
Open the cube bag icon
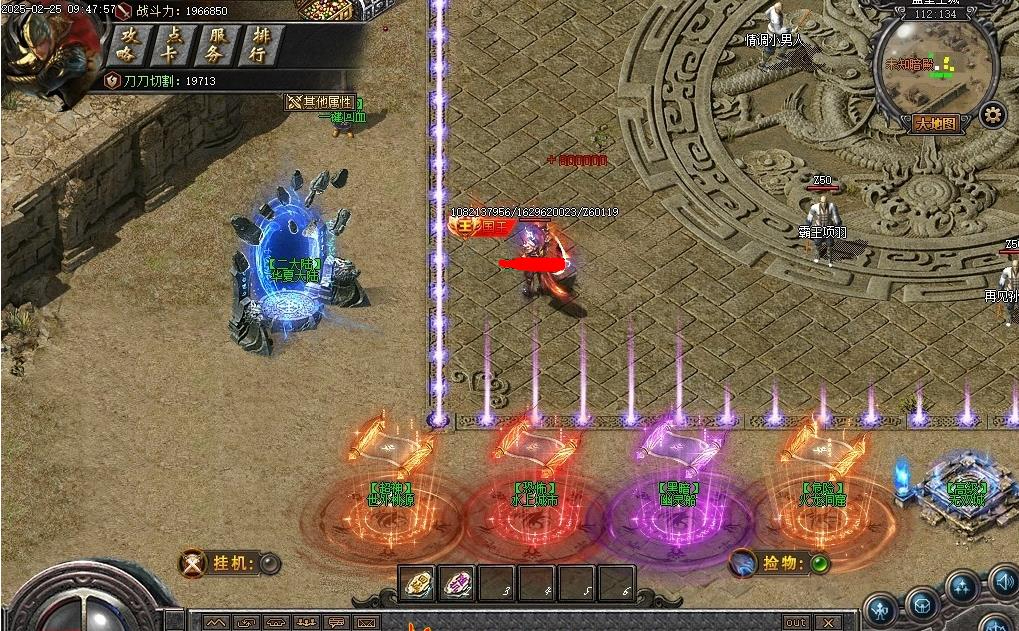(x=921, y=604)
